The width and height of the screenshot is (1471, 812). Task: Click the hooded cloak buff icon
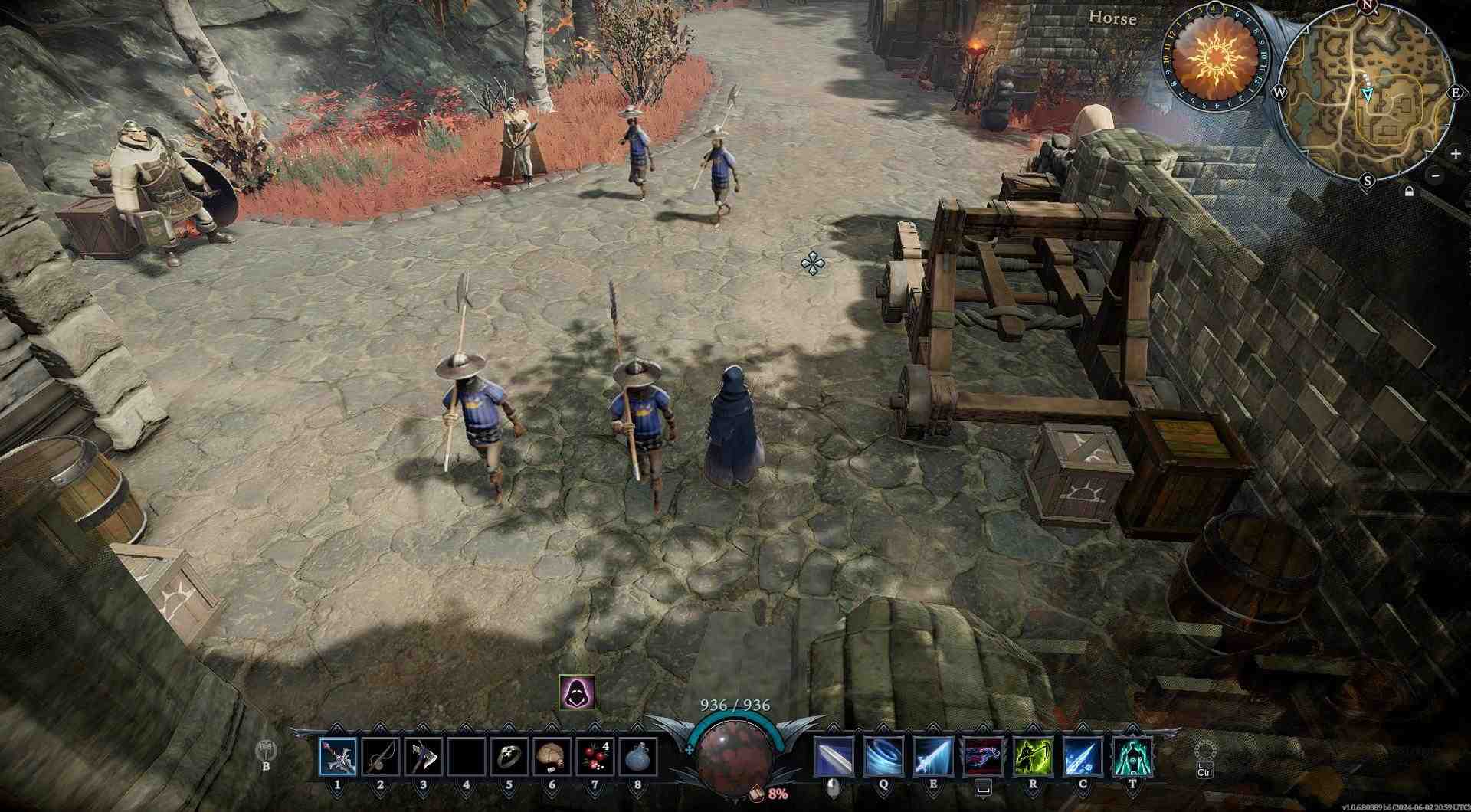(576, 692)
